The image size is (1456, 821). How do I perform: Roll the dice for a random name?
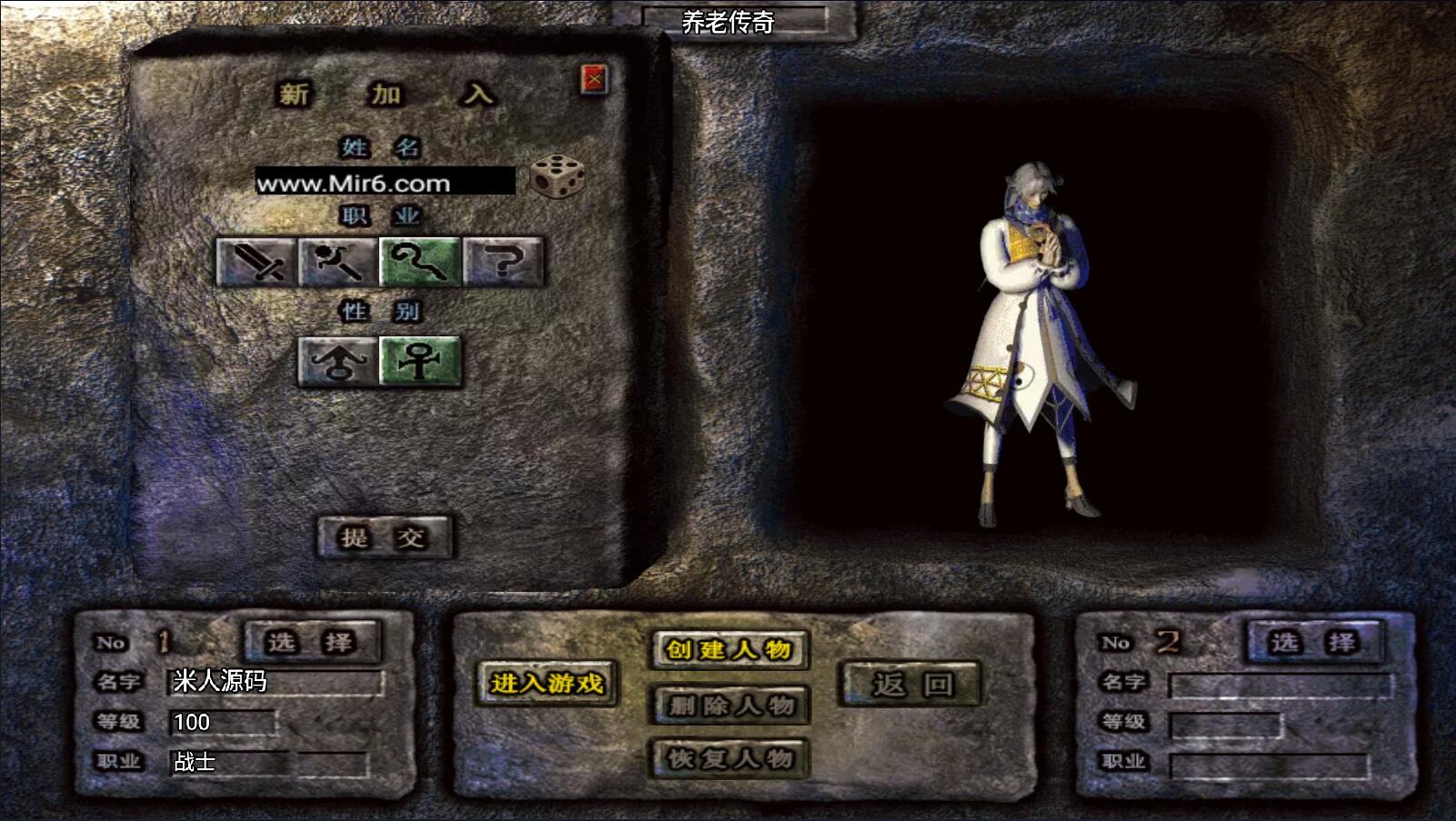pyautogui.click(x=557, y=176)
